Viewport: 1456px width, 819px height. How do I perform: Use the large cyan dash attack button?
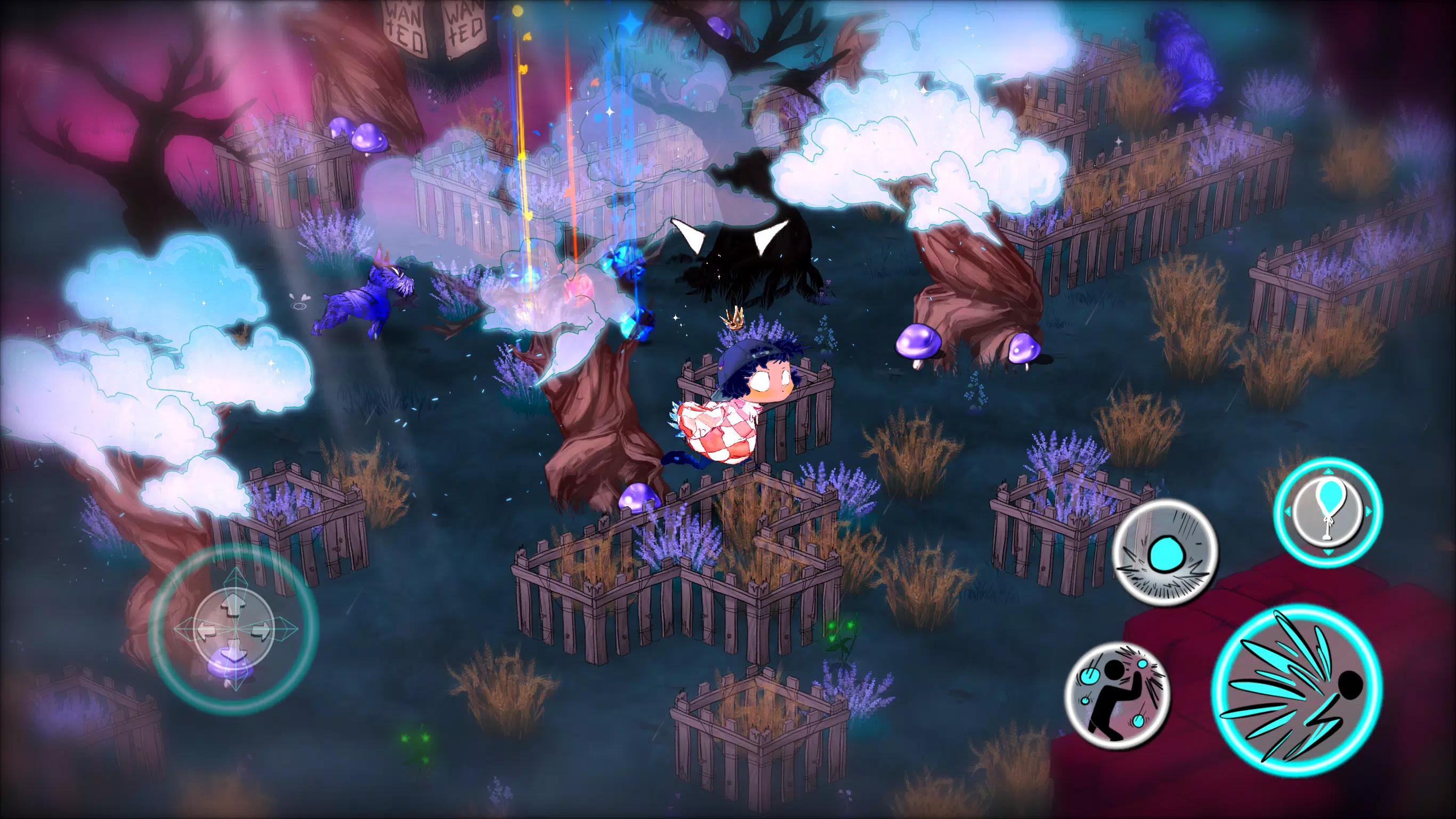(1297, 689)
